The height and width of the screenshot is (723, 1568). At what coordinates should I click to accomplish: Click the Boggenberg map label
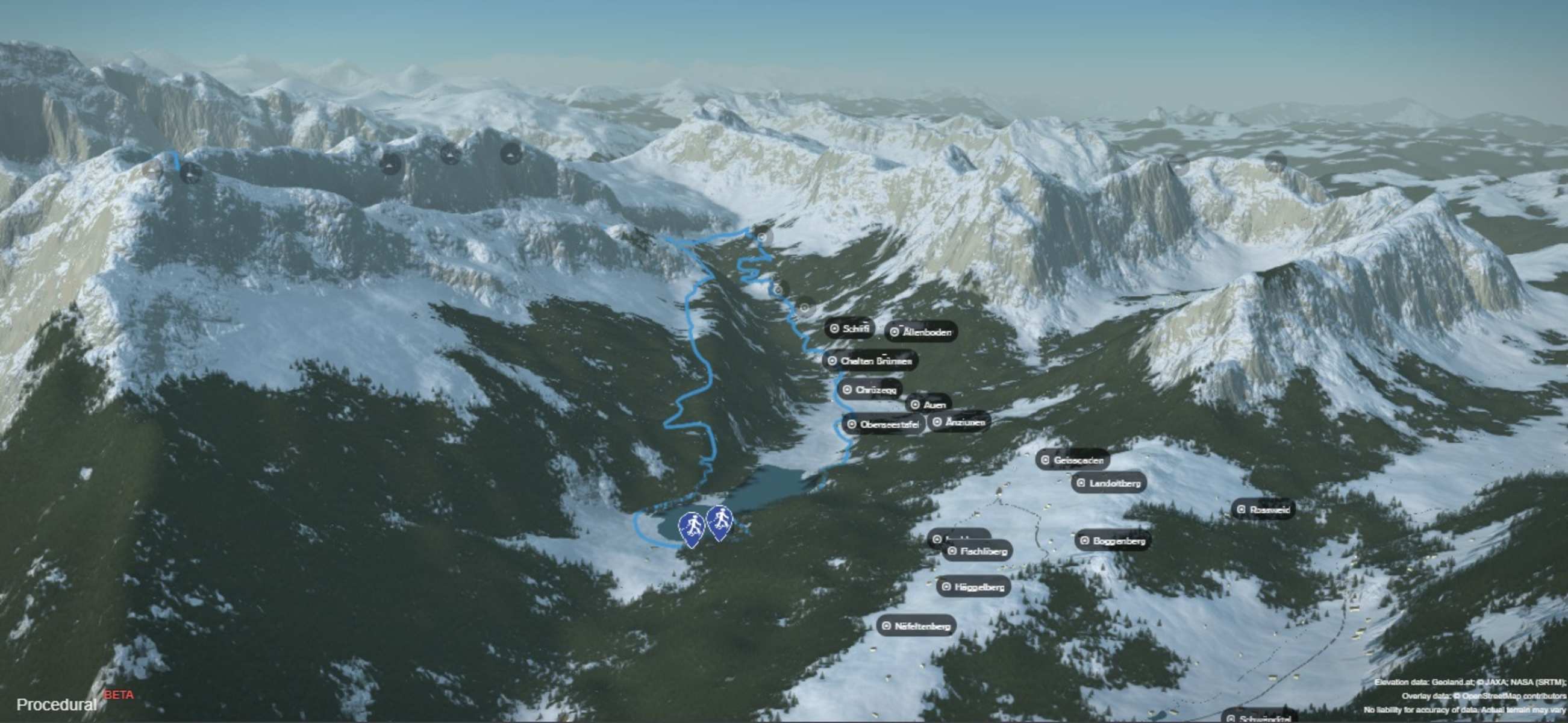tap(1112, 540)
